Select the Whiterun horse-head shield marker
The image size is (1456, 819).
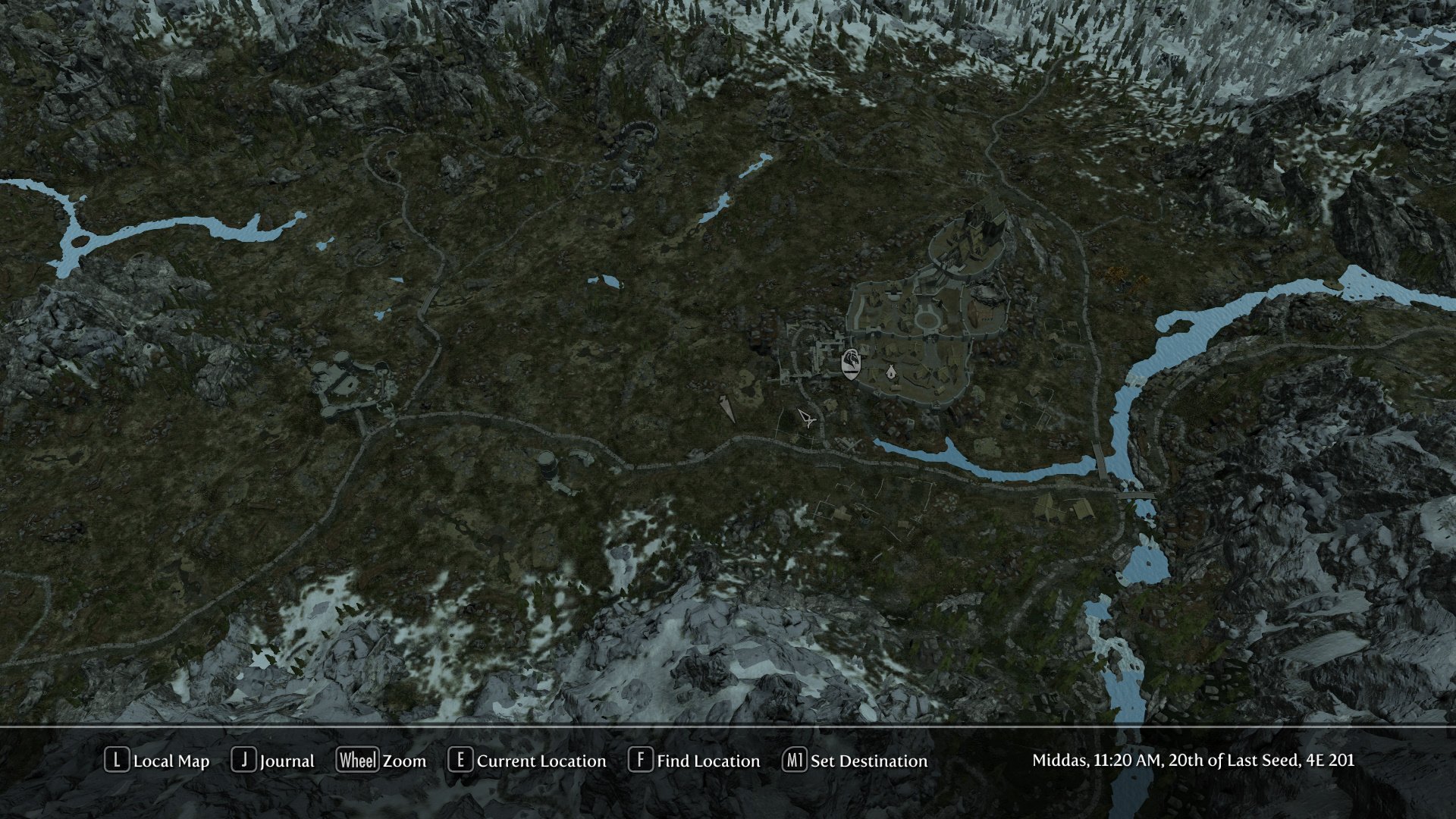point(852,363)
